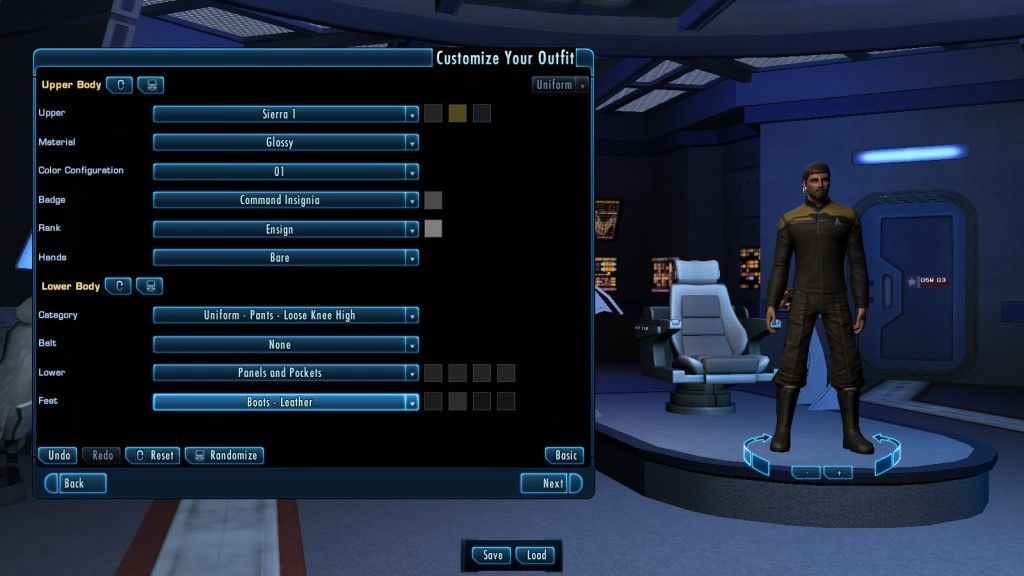Randomize the outfit
This screenshot has height=576, width=1024.
pyautogui.click(x=224, y=455)
